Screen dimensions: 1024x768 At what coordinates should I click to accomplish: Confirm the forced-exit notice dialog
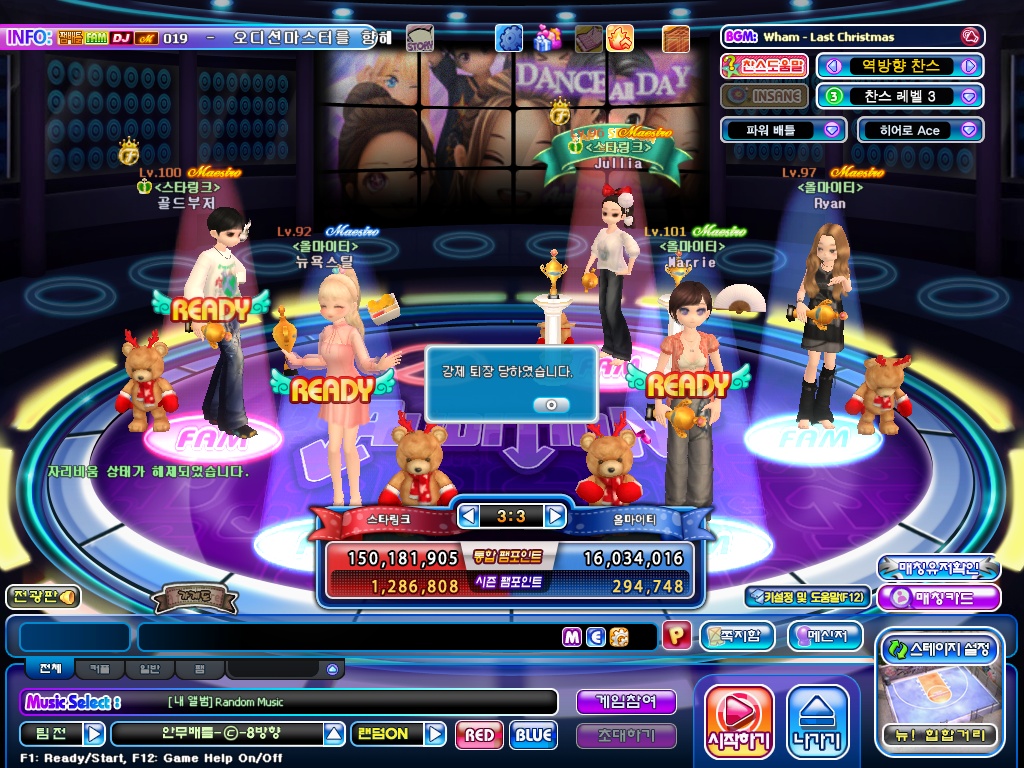click(x=551, y=404)
